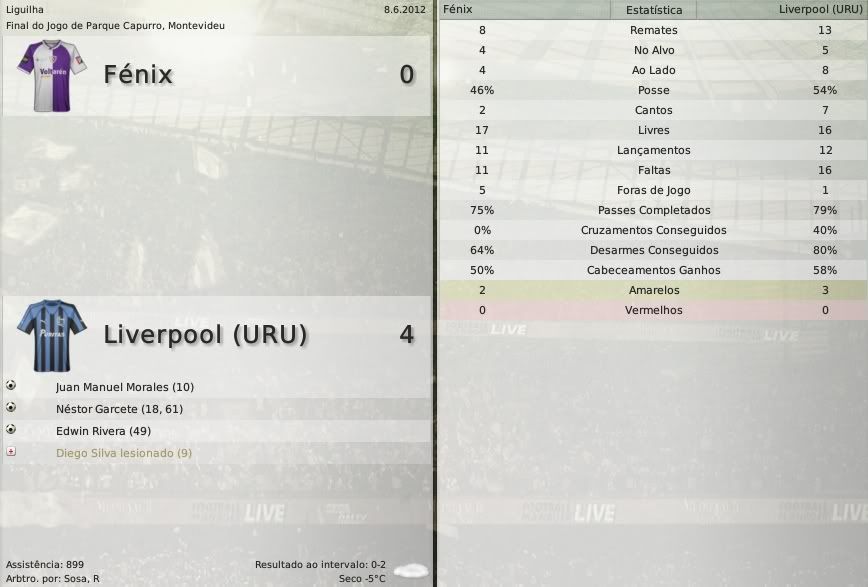Select the Vermelhos statistics row

point(653,310)
